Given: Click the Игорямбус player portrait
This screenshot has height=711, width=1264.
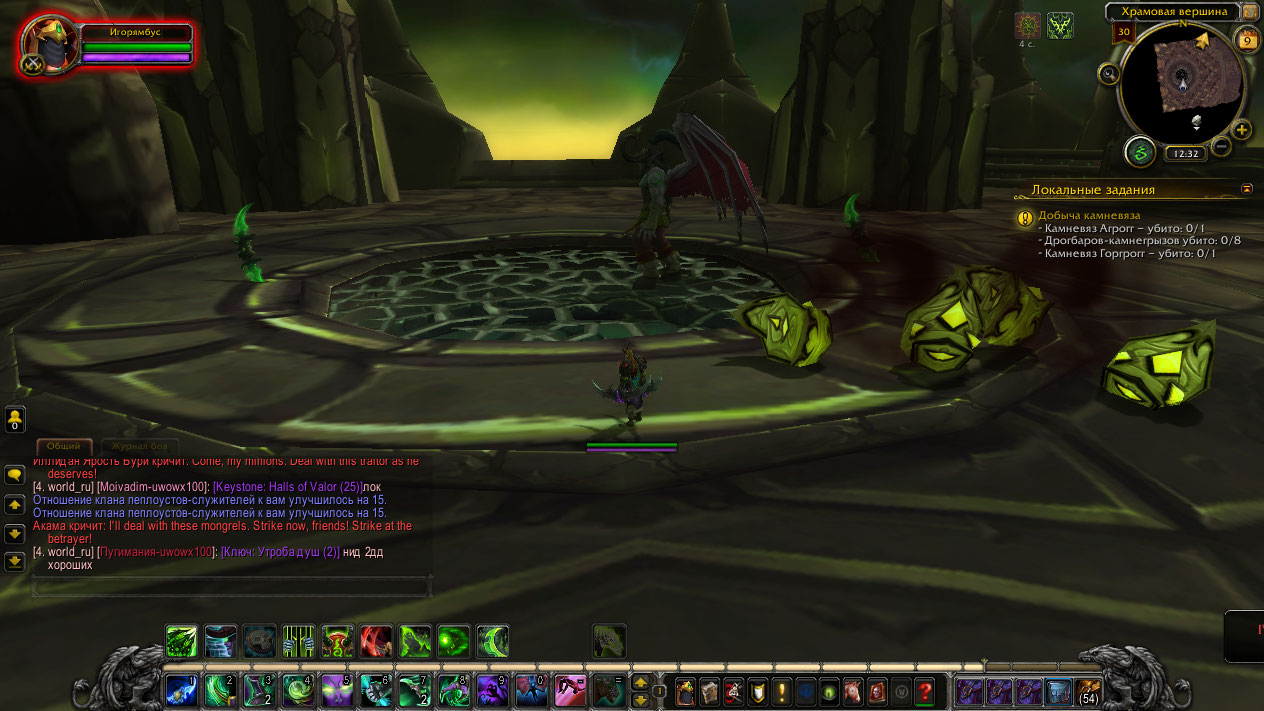Looking at the screenshot, I should pos(49,44).
